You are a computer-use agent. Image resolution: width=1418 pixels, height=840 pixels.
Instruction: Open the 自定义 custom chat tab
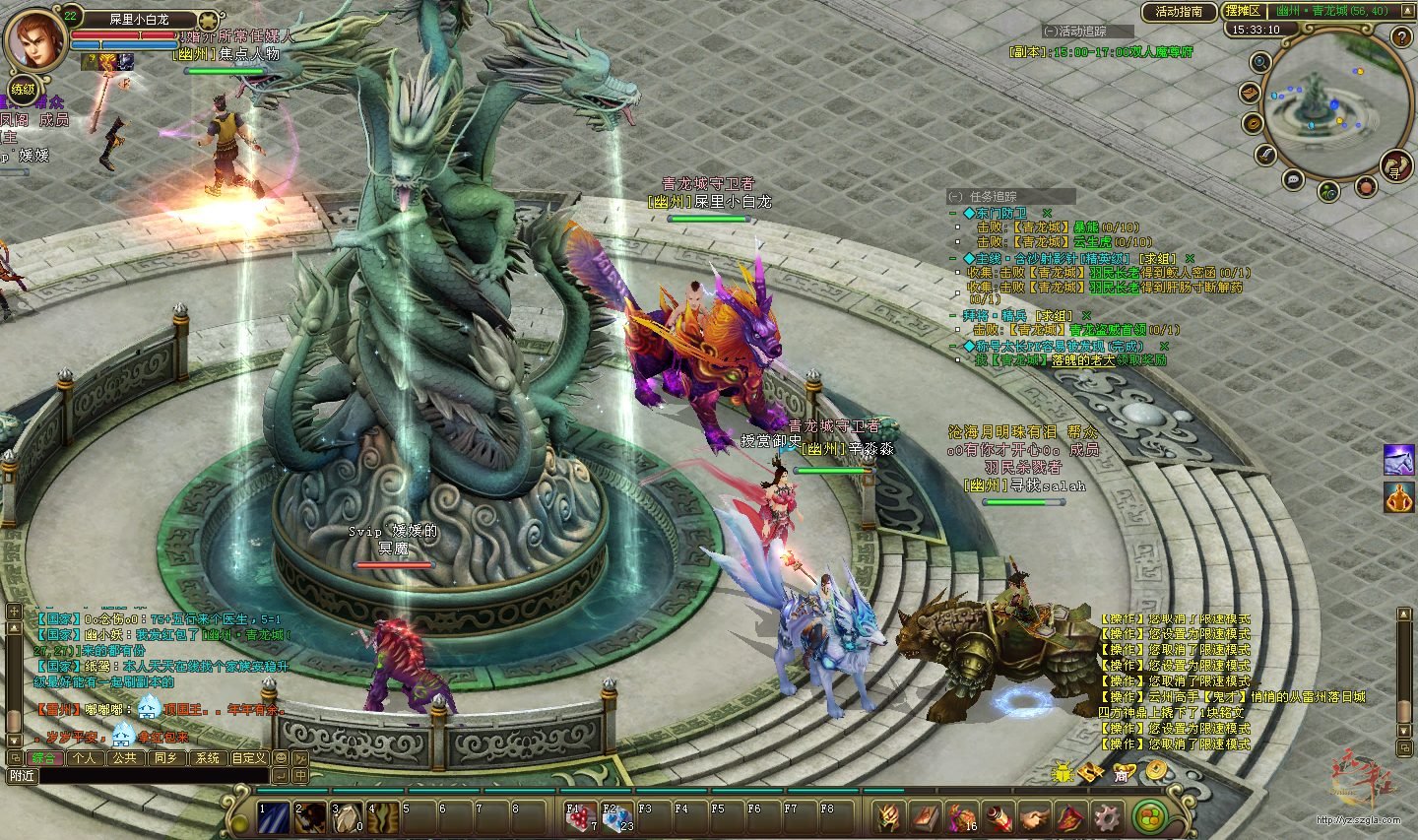[248, 758]
